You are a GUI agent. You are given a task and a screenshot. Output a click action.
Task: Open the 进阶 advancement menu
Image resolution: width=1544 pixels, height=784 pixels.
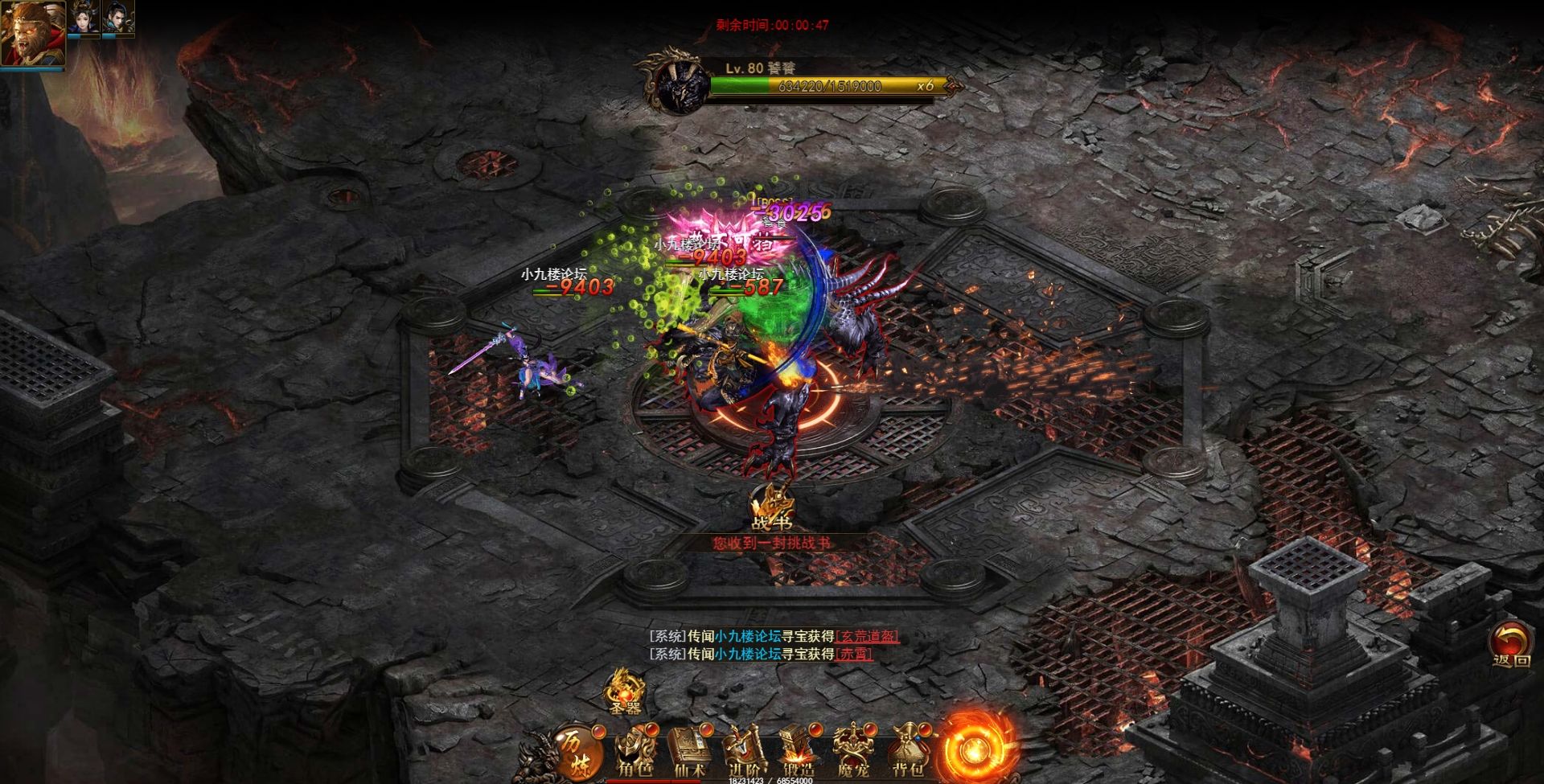point(744,752)
